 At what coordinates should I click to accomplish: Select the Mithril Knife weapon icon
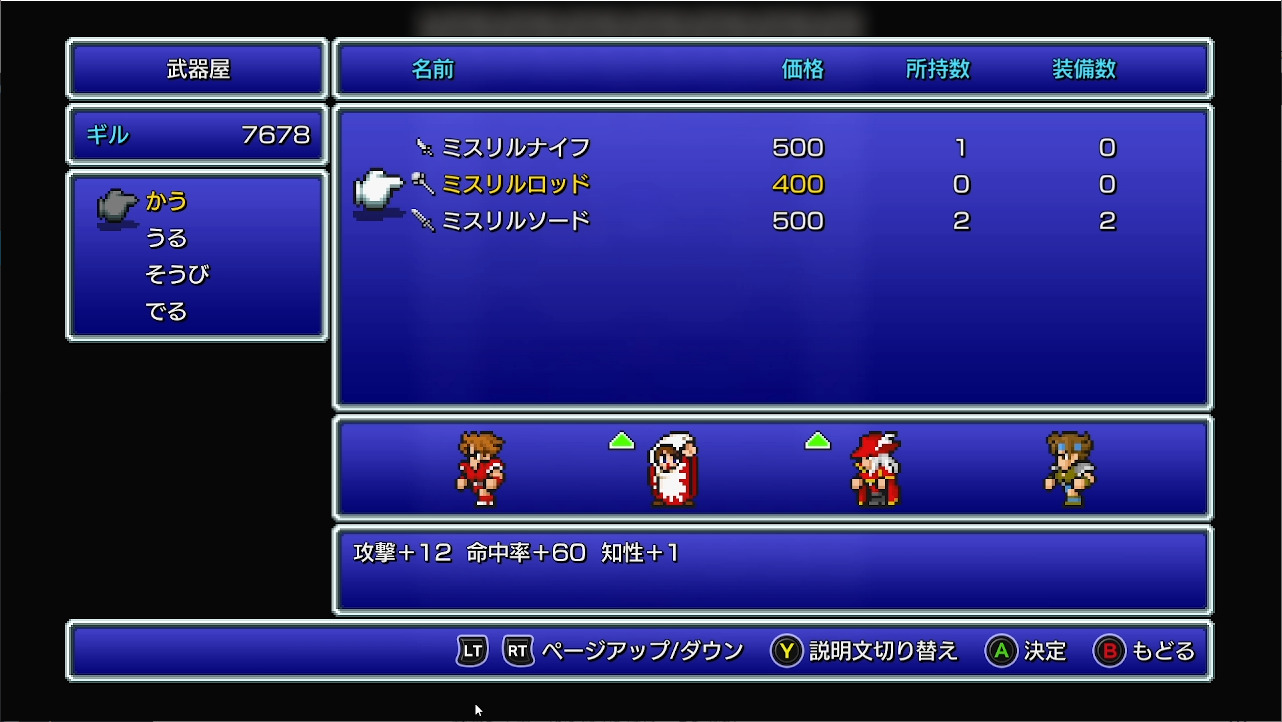coord(425,147)
